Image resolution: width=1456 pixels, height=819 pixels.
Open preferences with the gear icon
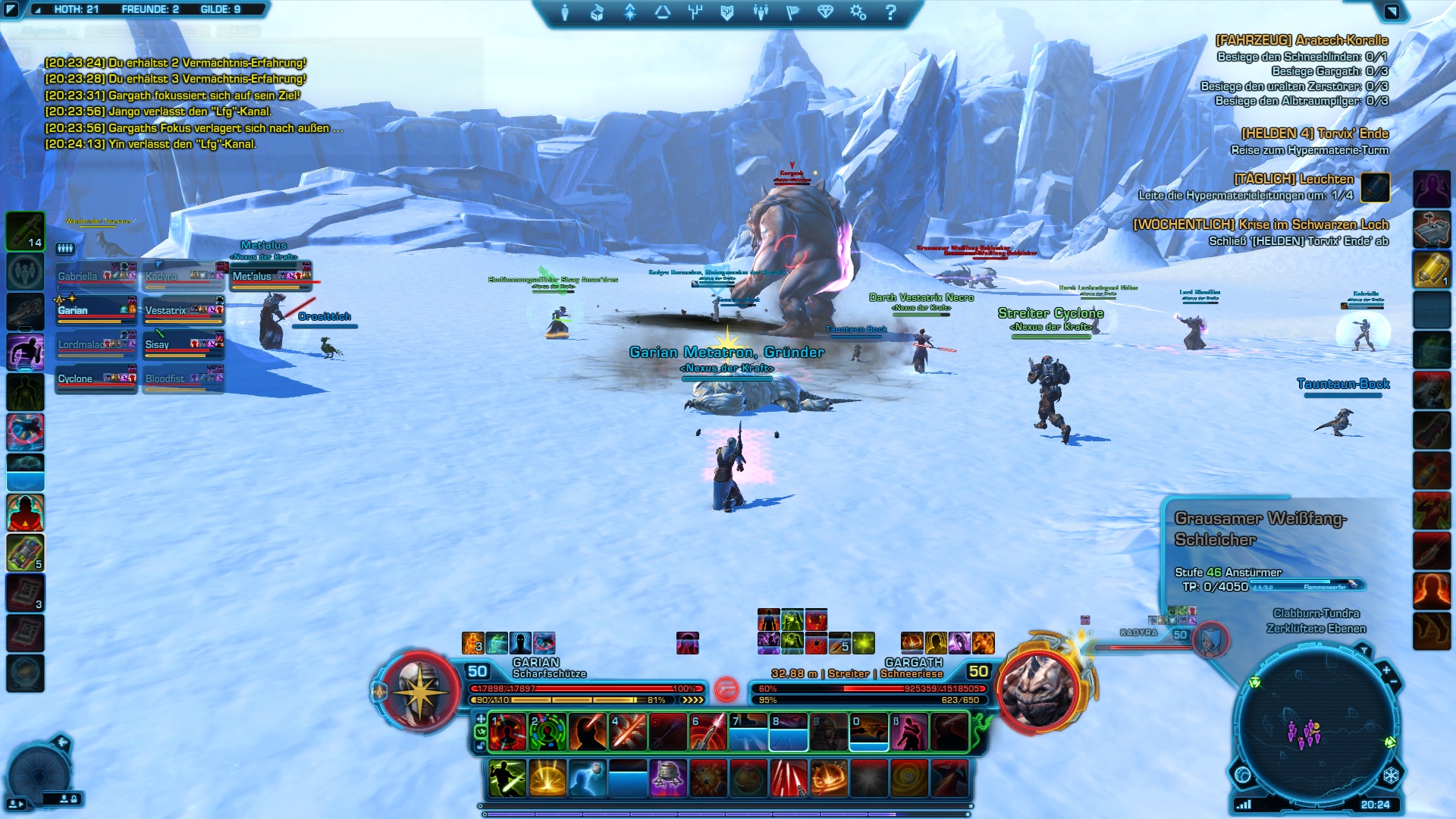point(858,12)
